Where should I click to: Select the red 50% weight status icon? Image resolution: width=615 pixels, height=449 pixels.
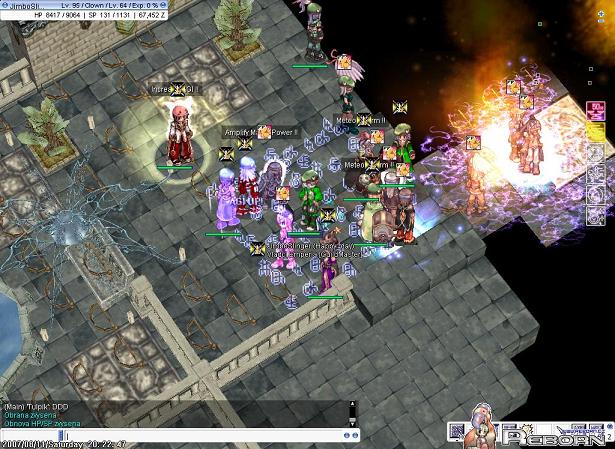click(x=594, y=108)
